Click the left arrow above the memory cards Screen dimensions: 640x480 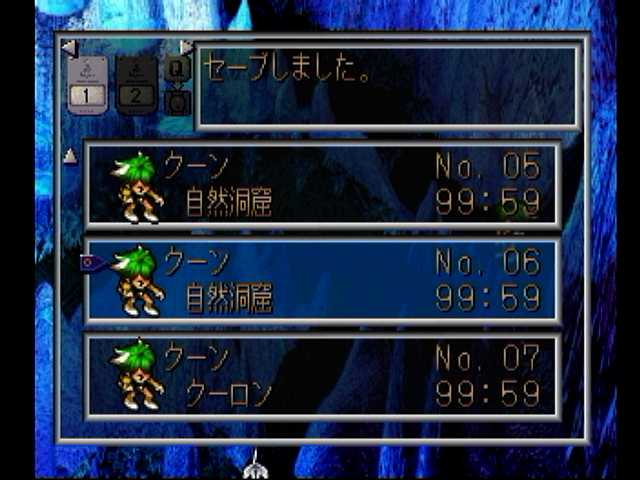click(x=68, y=47)
